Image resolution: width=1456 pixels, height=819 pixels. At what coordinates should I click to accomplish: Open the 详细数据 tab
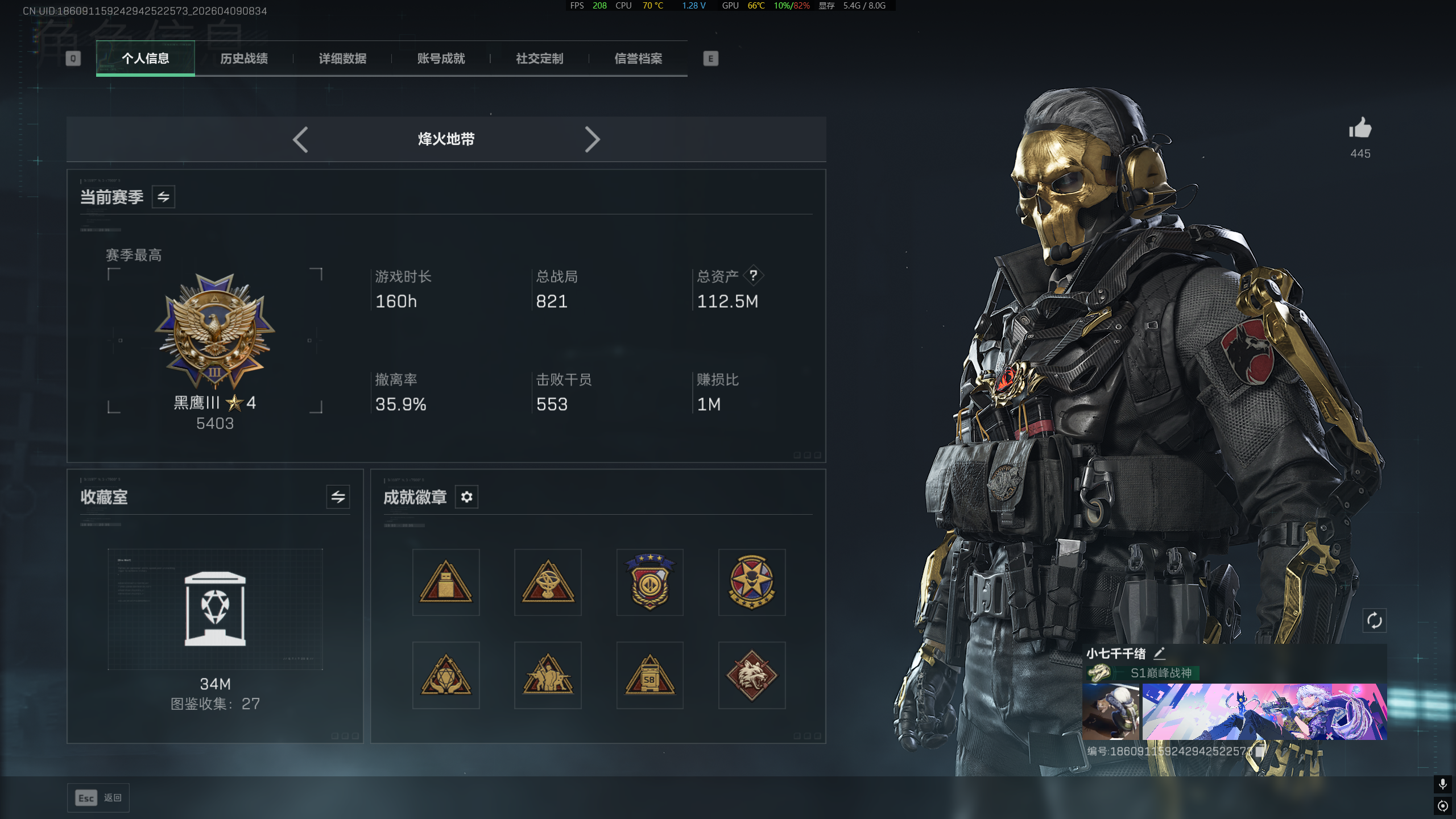[342, 59]
